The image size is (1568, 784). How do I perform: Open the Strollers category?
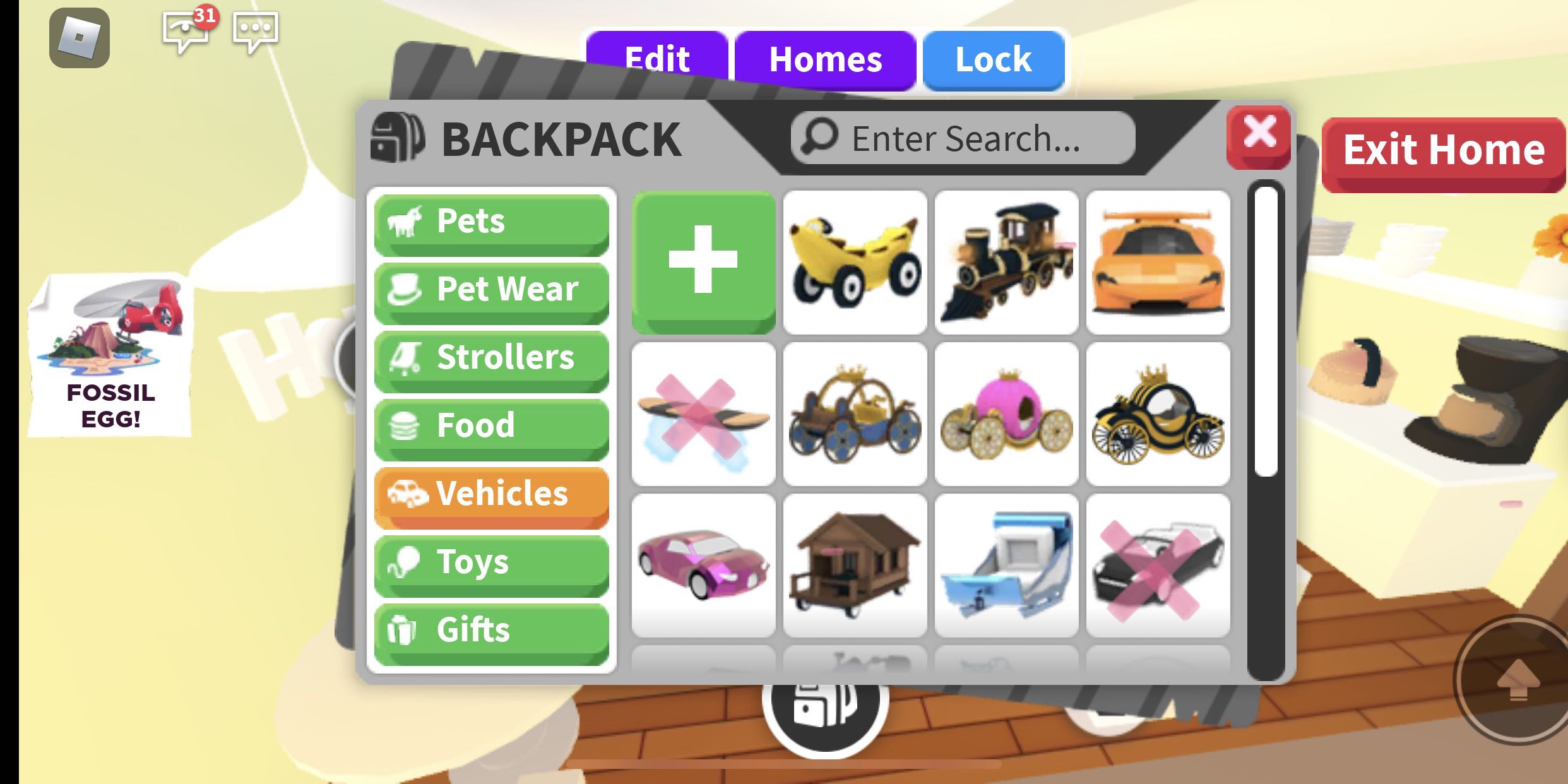[490, 358]
